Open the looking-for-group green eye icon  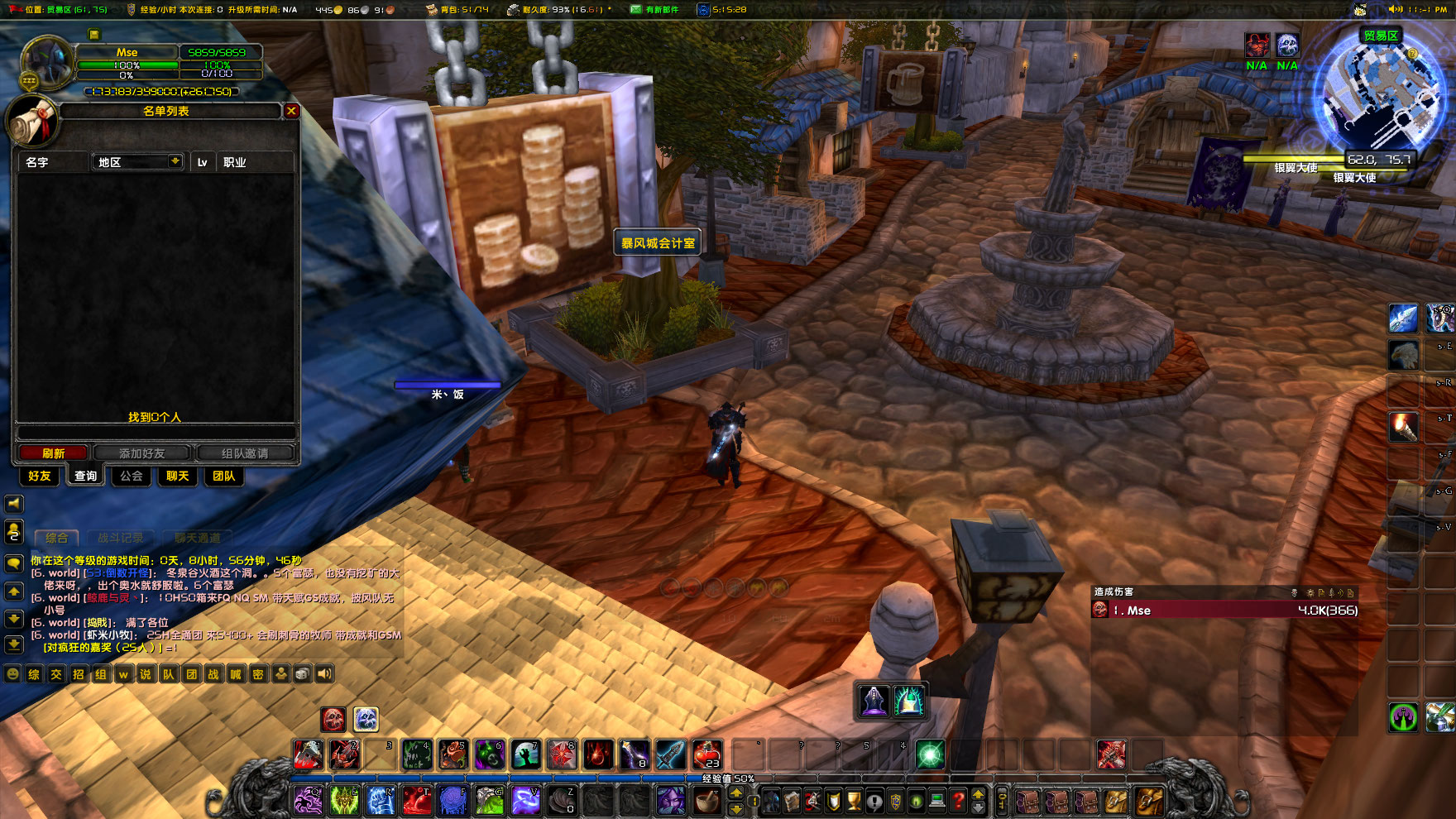916,800
